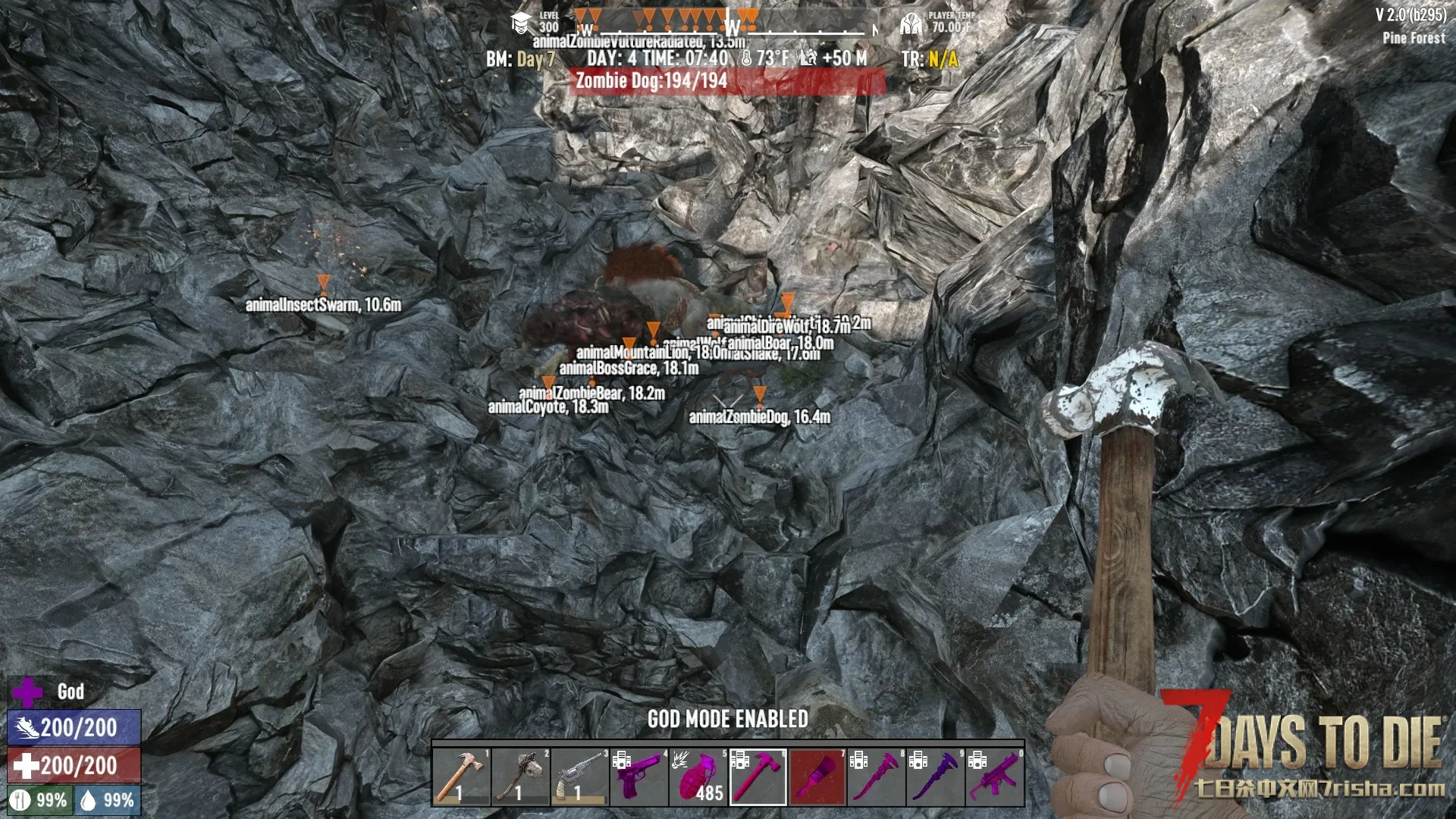
Task: Select the pink pistol slot
Action: [x=639, y=776]
